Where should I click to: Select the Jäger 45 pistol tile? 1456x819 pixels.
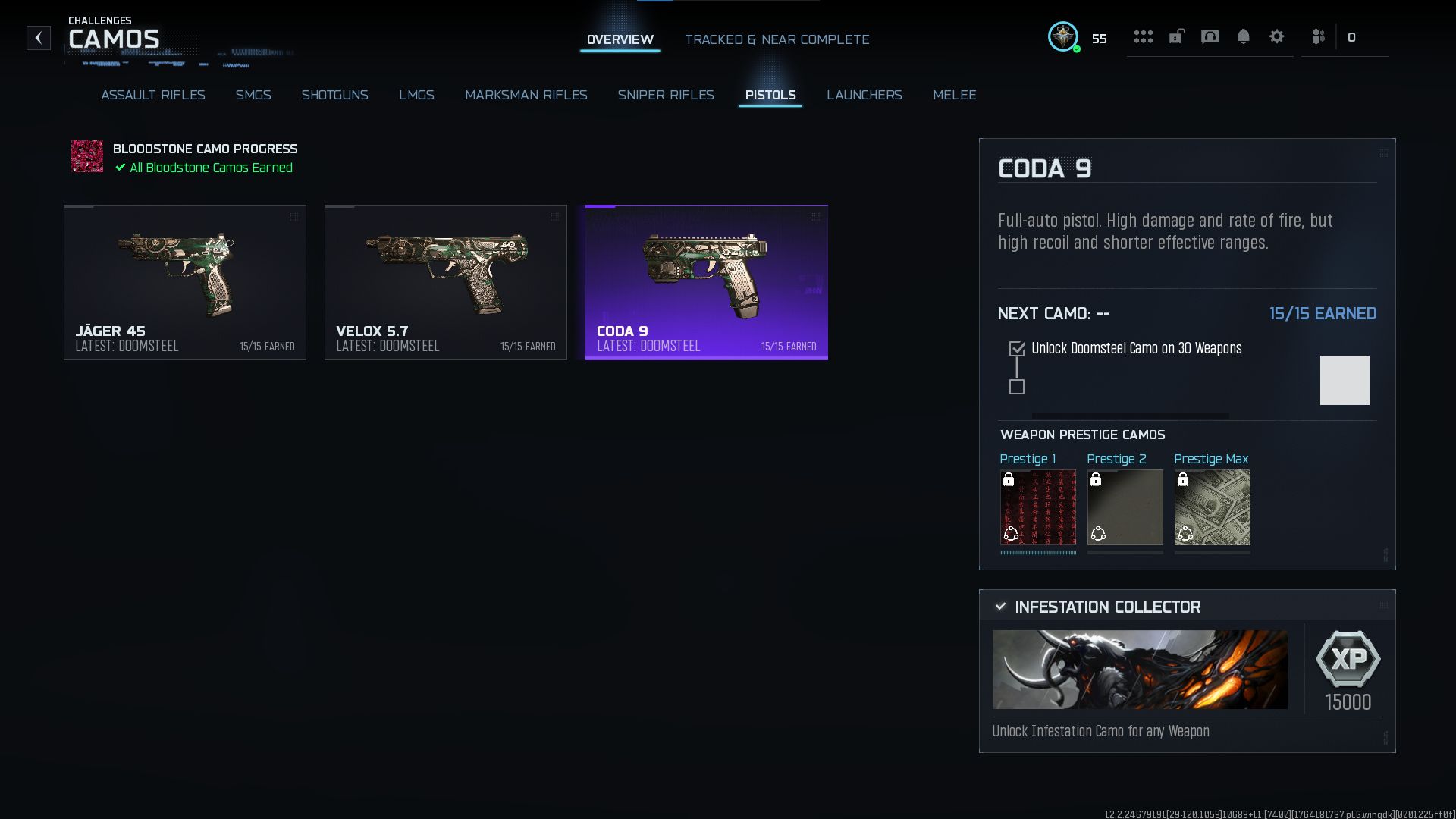coord(185,282)
